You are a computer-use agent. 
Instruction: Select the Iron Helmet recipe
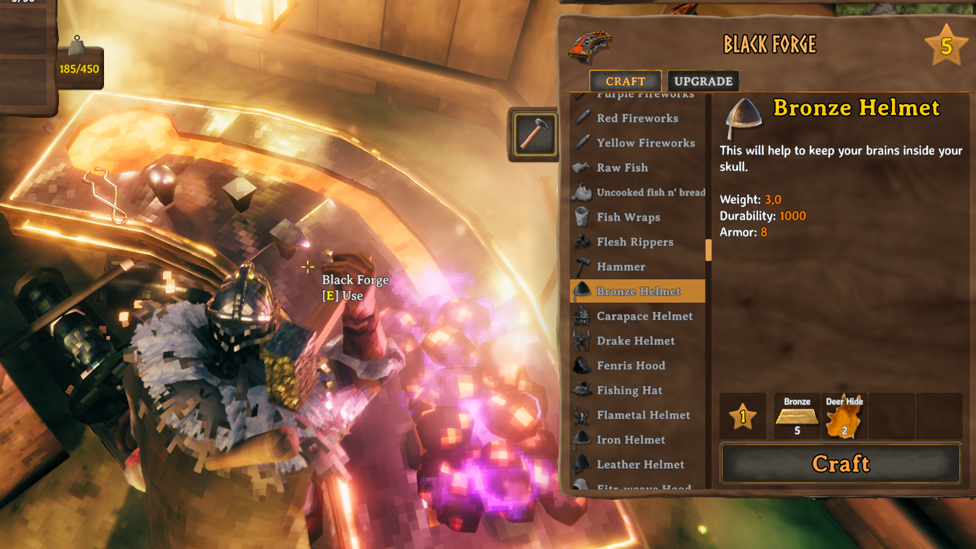pos(630,440)
